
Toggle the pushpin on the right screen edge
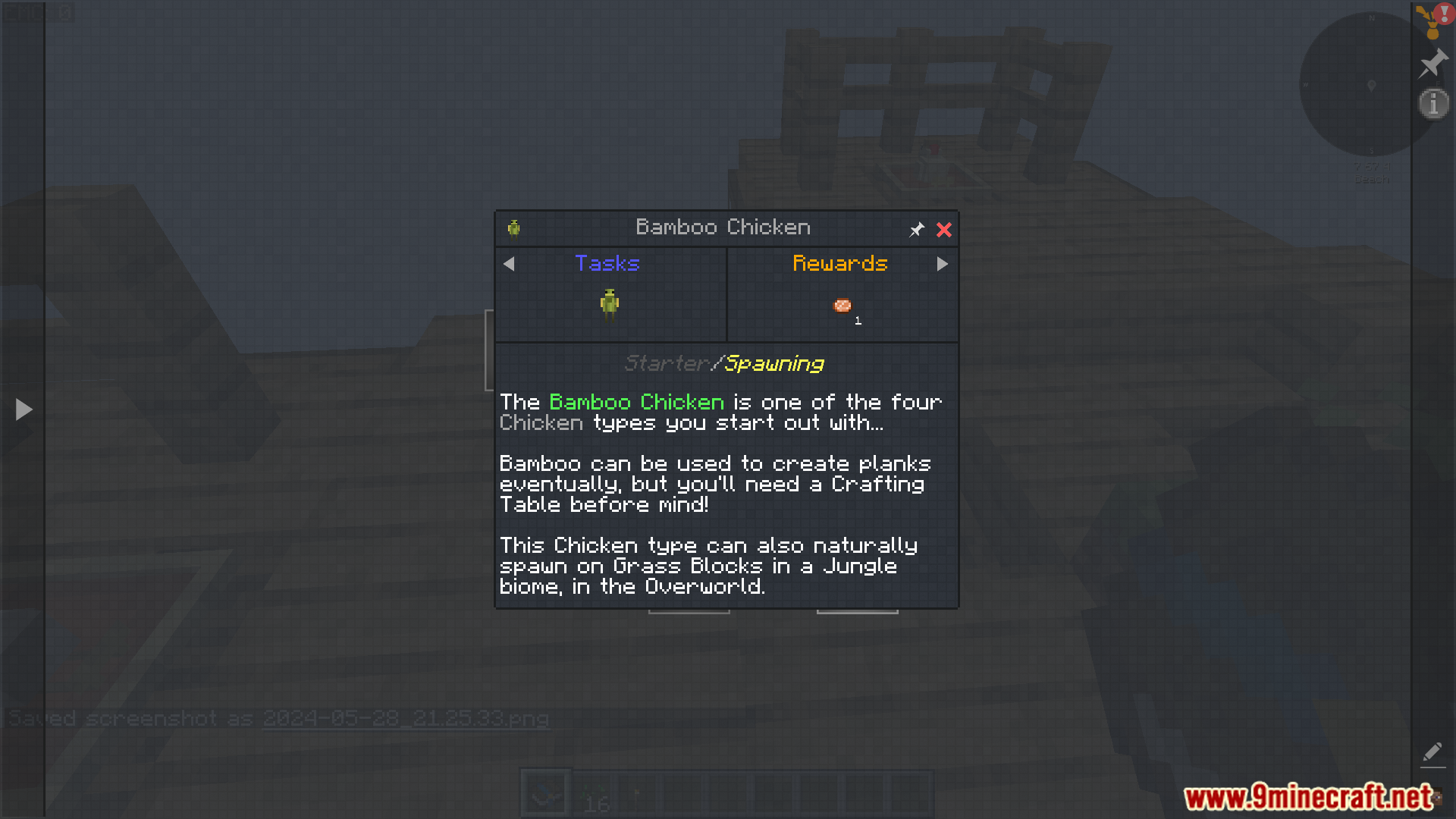tap(1432, 64)
